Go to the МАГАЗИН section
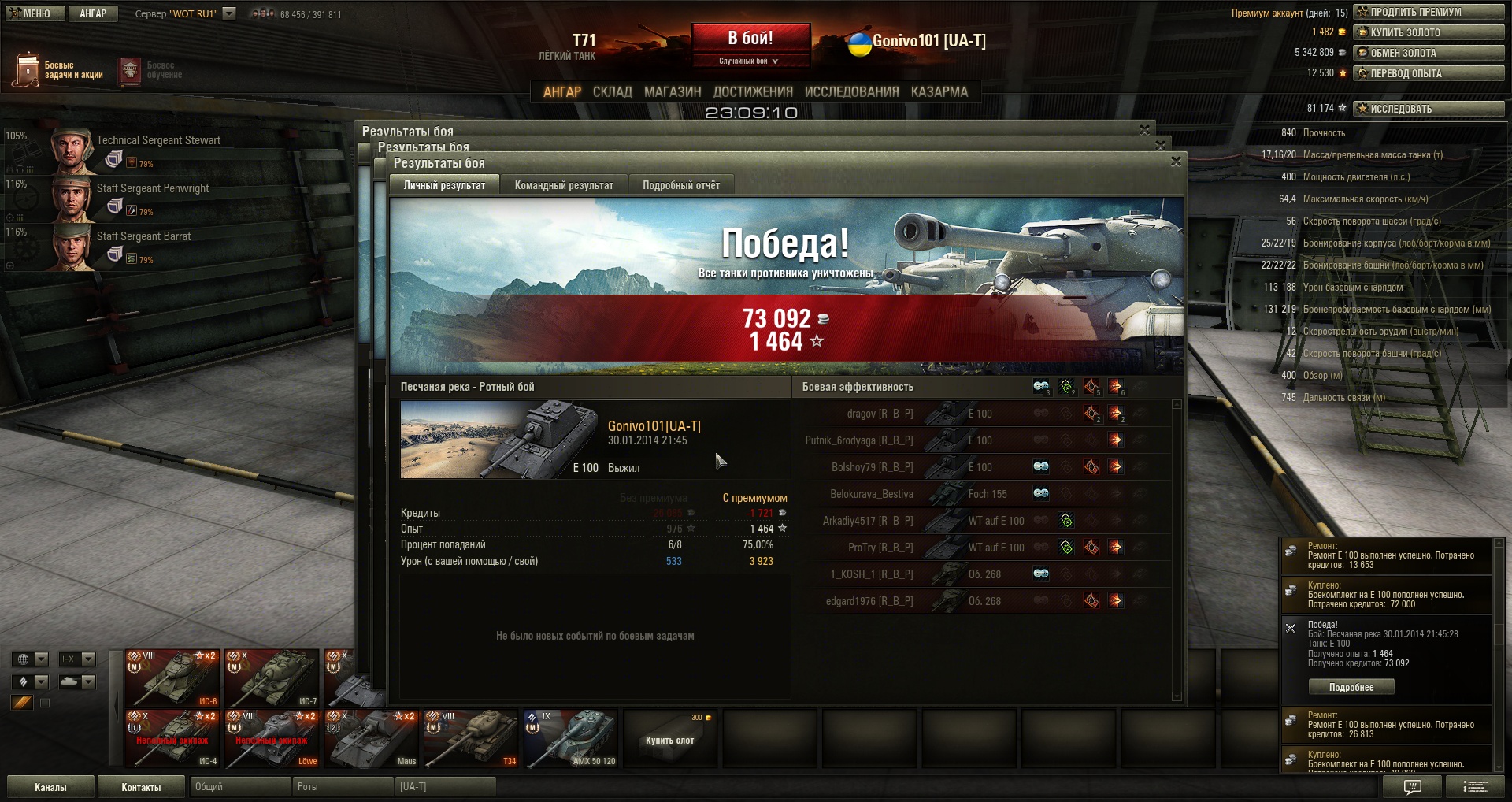Viewport: 1512px width, 802px height. [673, 92]
